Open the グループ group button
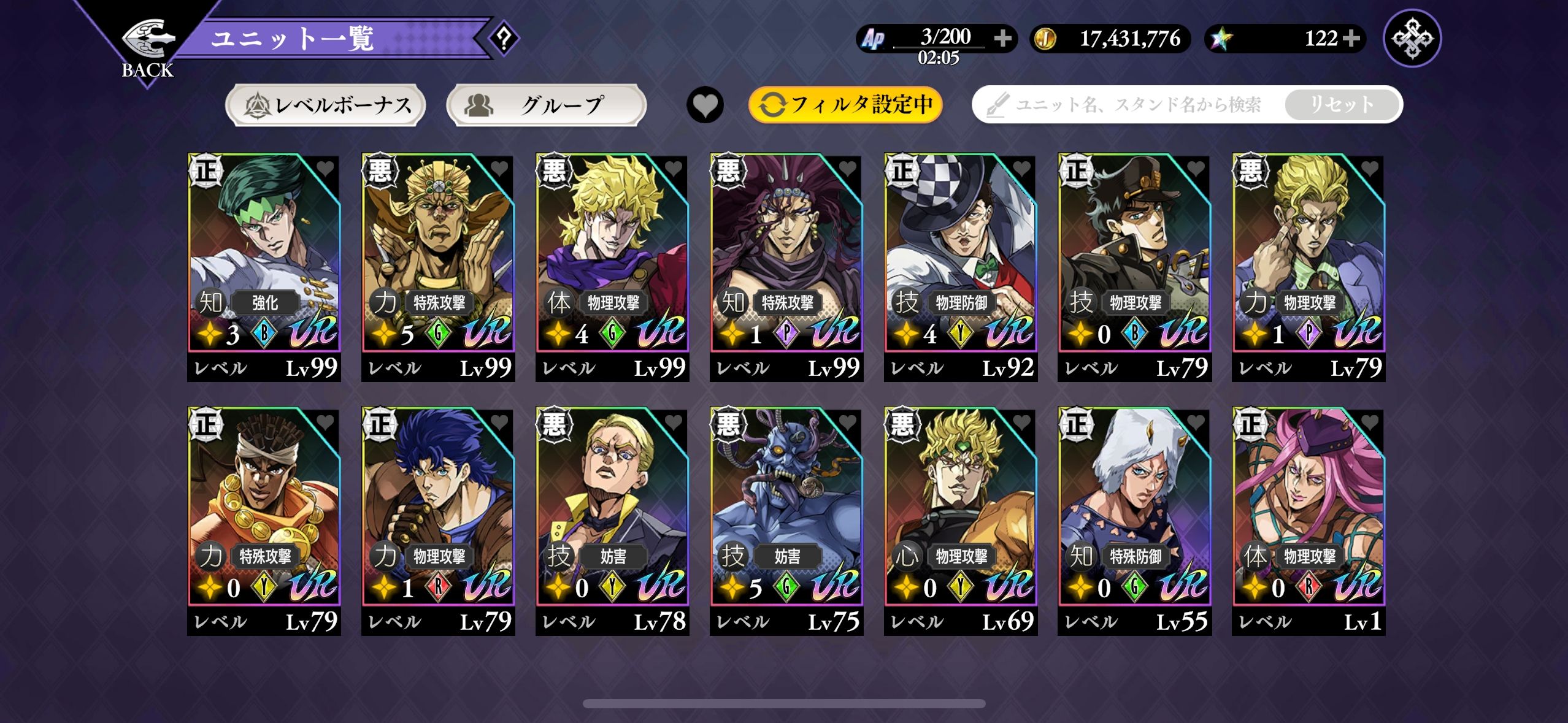This screenshot has height=723, width=1568. (x=546, y=105)
